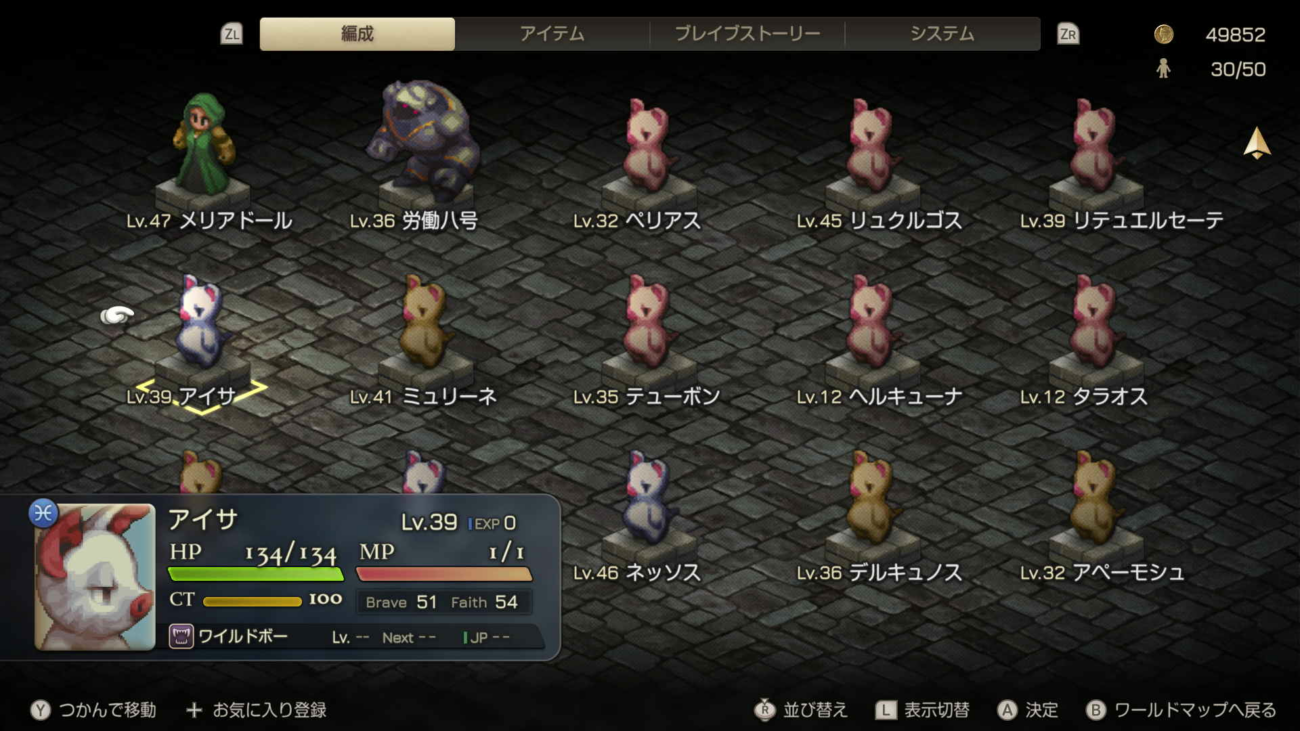Select unit メリアドール
Screen dimensions: 1300x731
click(x=204, y=150)
